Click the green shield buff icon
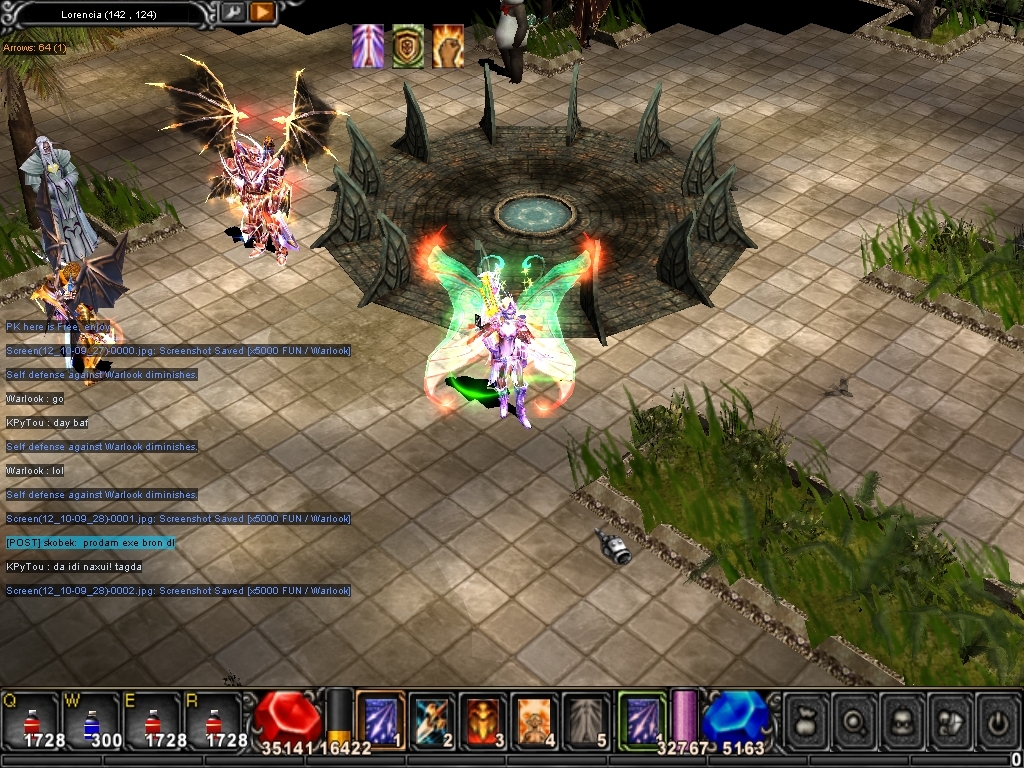 408,47
